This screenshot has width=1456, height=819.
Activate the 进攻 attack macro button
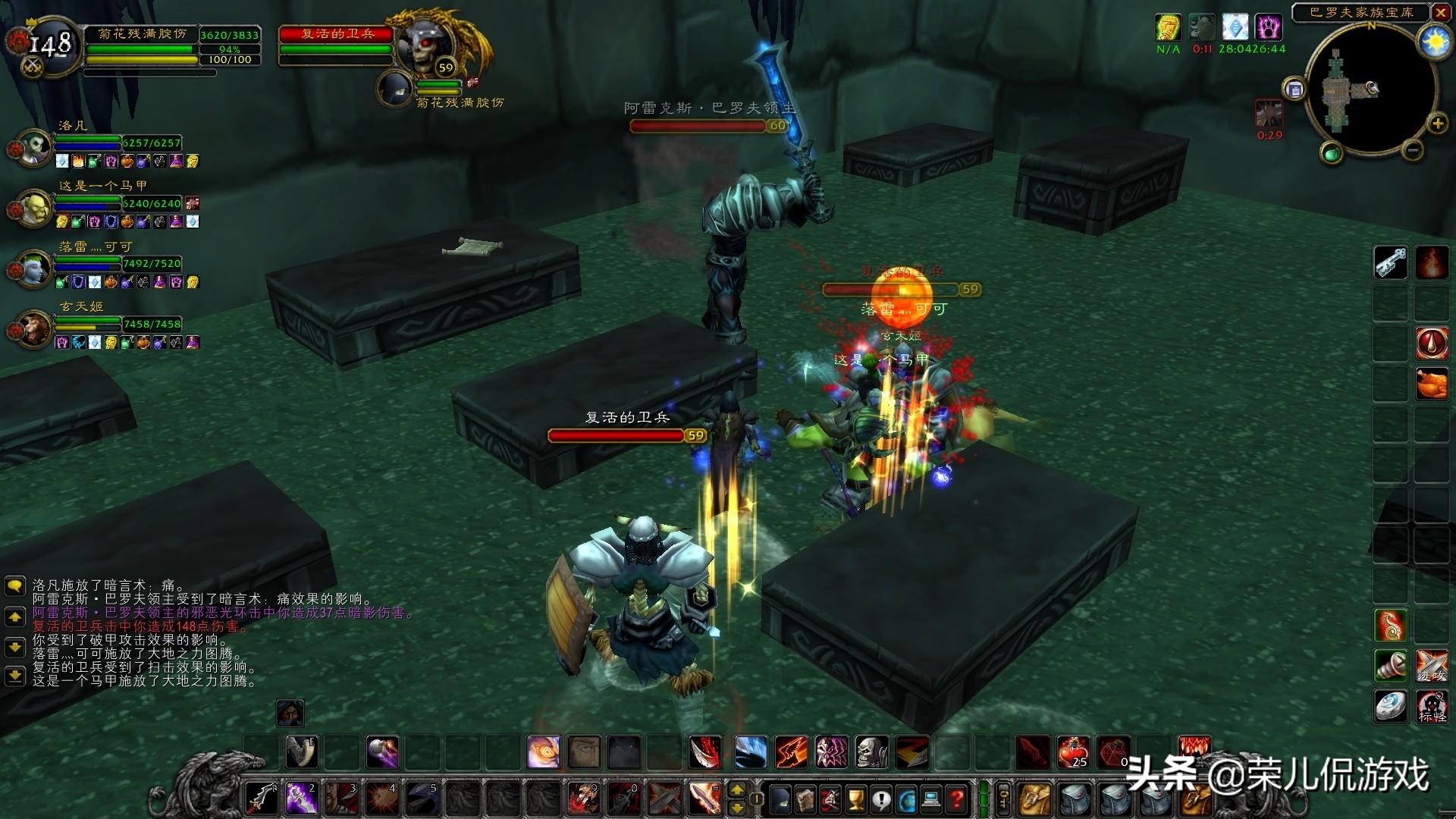pyautogui.click(x=1432, y=666)
